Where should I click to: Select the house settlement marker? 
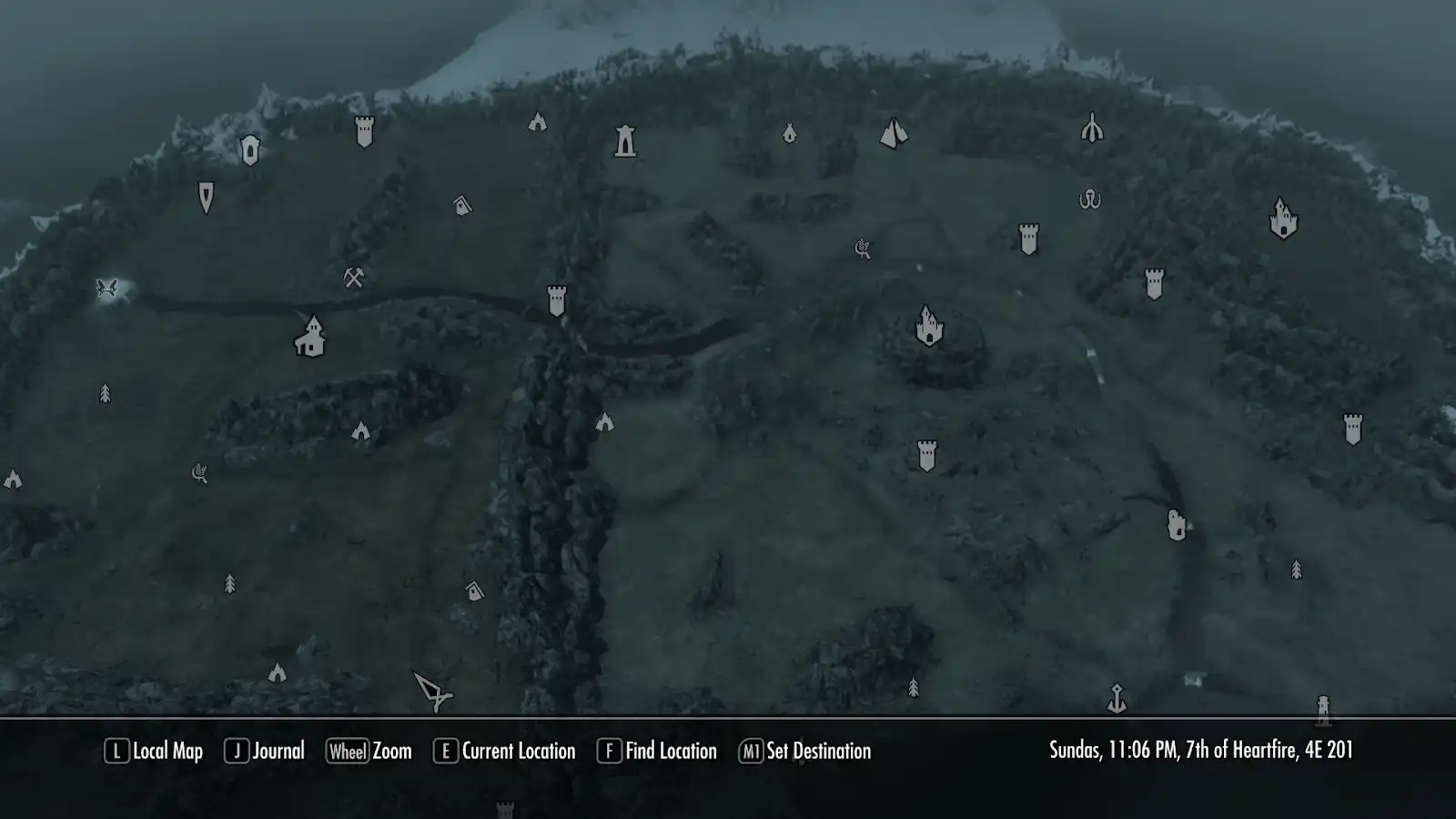click(x=310, y=337)
